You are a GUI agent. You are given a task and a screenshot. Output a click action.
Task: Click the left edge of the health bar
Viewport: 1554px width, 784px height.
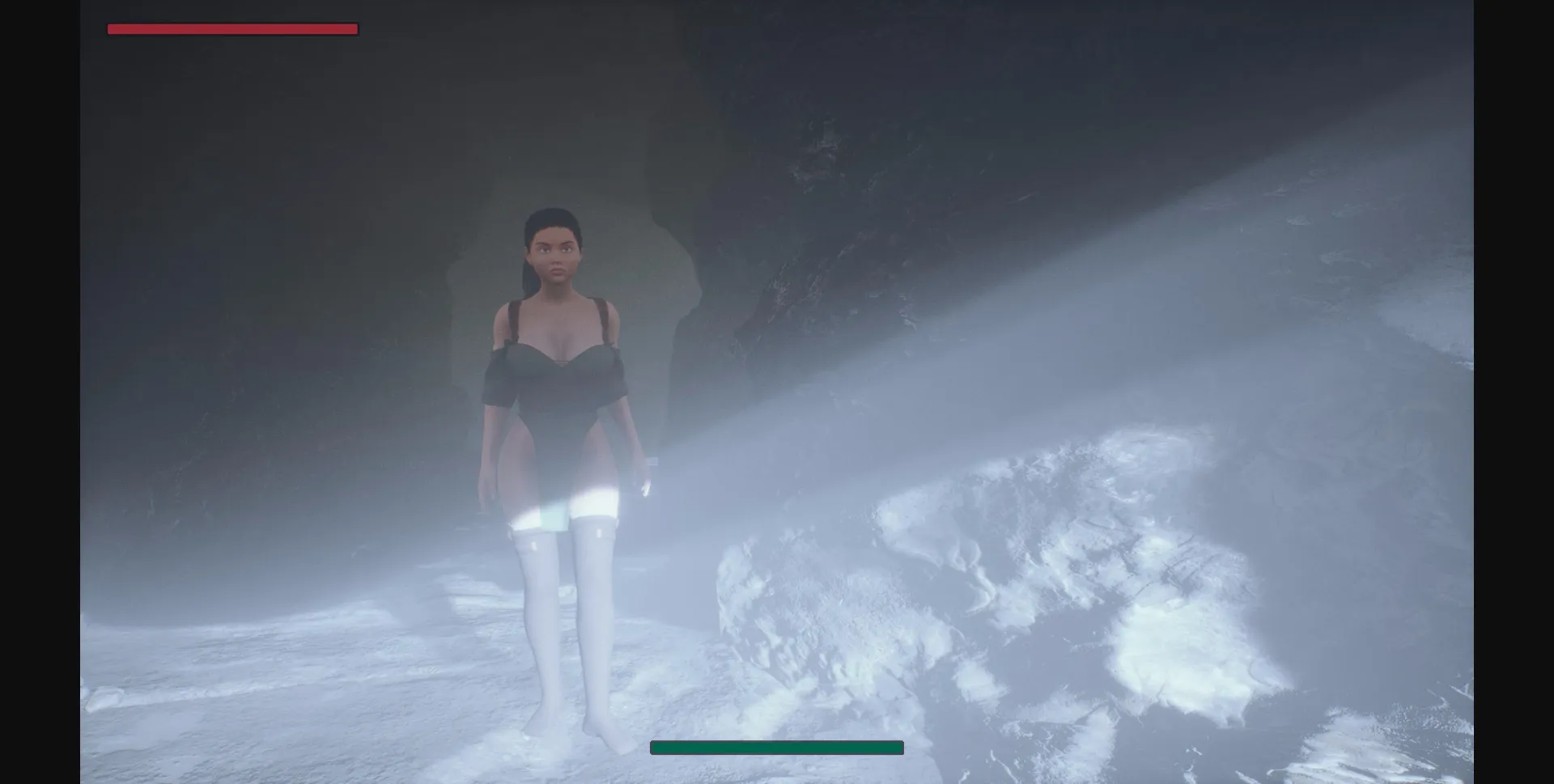(x=110, y=28)
